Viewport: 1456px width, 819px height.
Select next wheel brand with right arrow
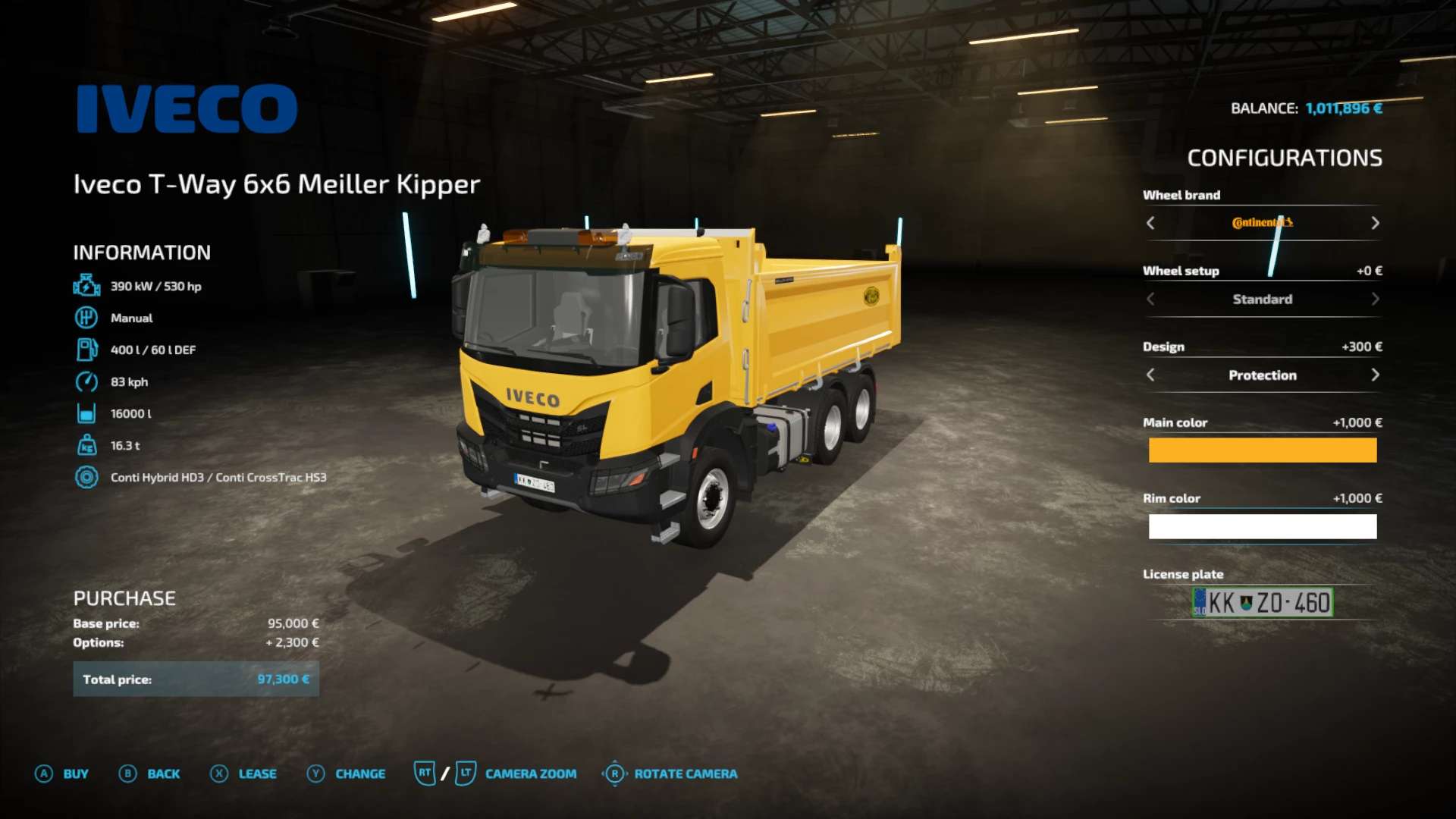1375,223
